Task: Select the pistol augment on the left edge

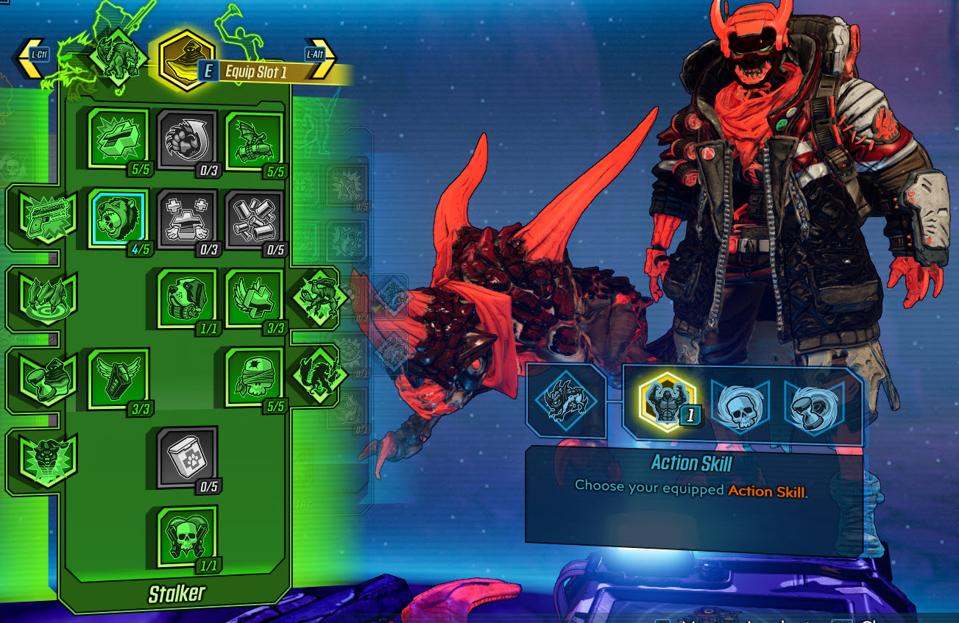Action: 44,217
